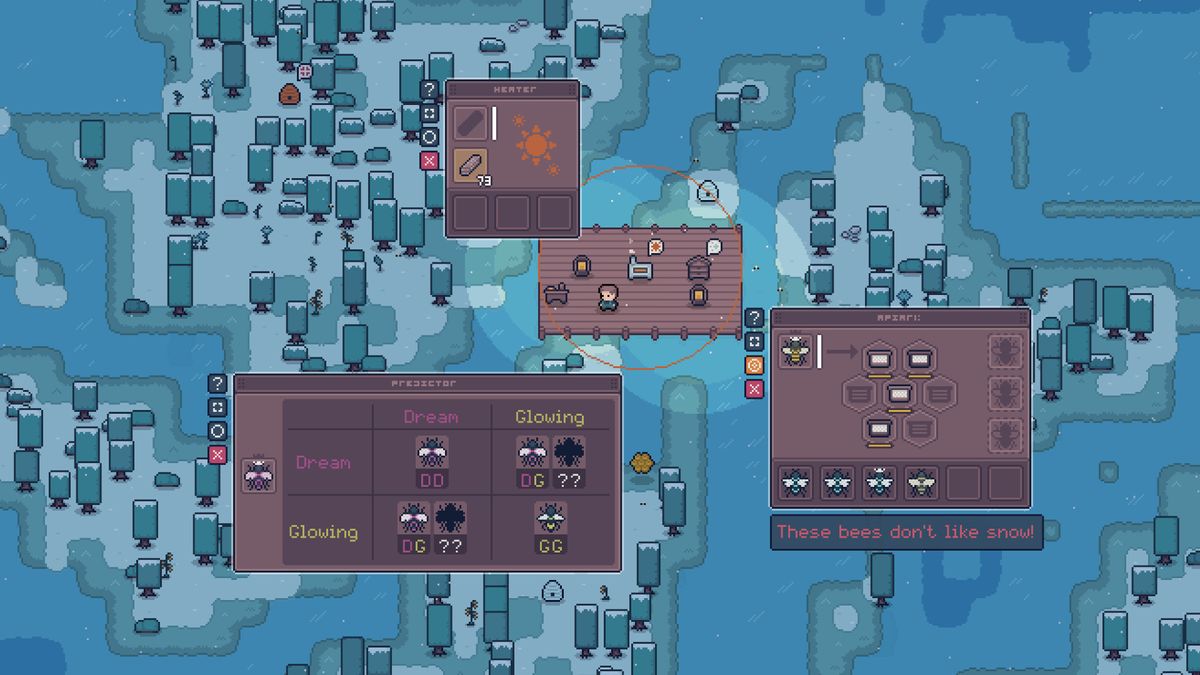
Task: Select the bee in the Predictor input slot
Action: (x=258, y=475)
